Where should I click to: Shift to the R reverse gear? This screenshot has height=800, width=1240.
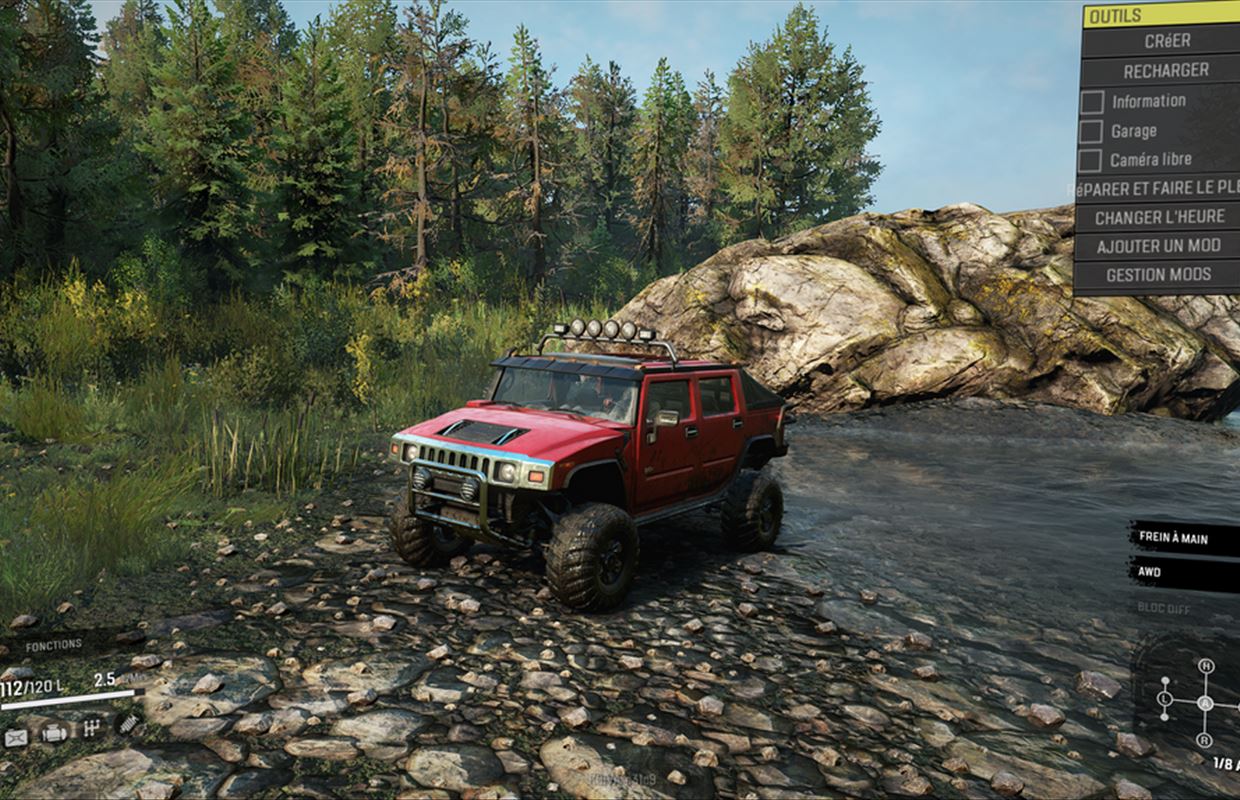1206,740
